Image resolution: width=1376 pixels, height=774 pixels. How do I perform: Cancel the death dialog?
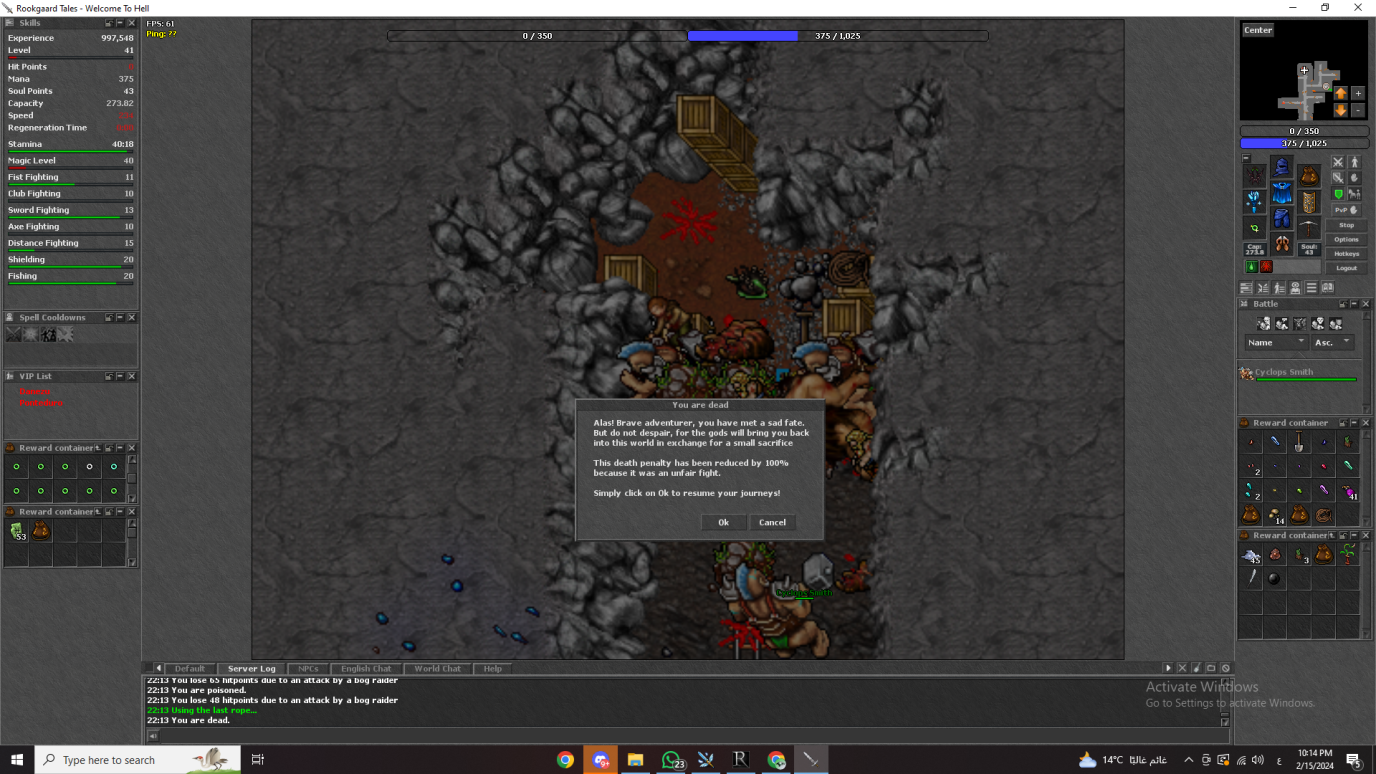pos(772,522)
